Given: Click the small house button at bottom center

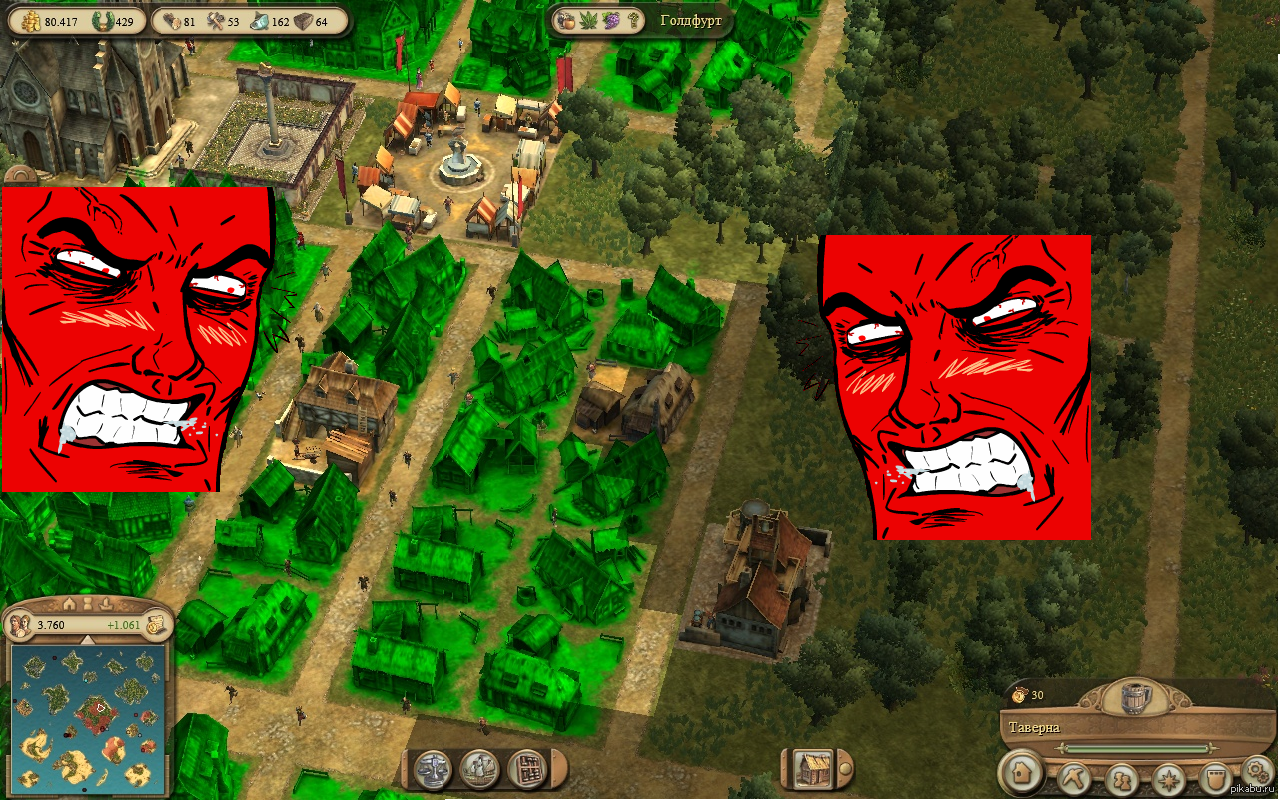Looking at the screenshot, I should [815, 768].
